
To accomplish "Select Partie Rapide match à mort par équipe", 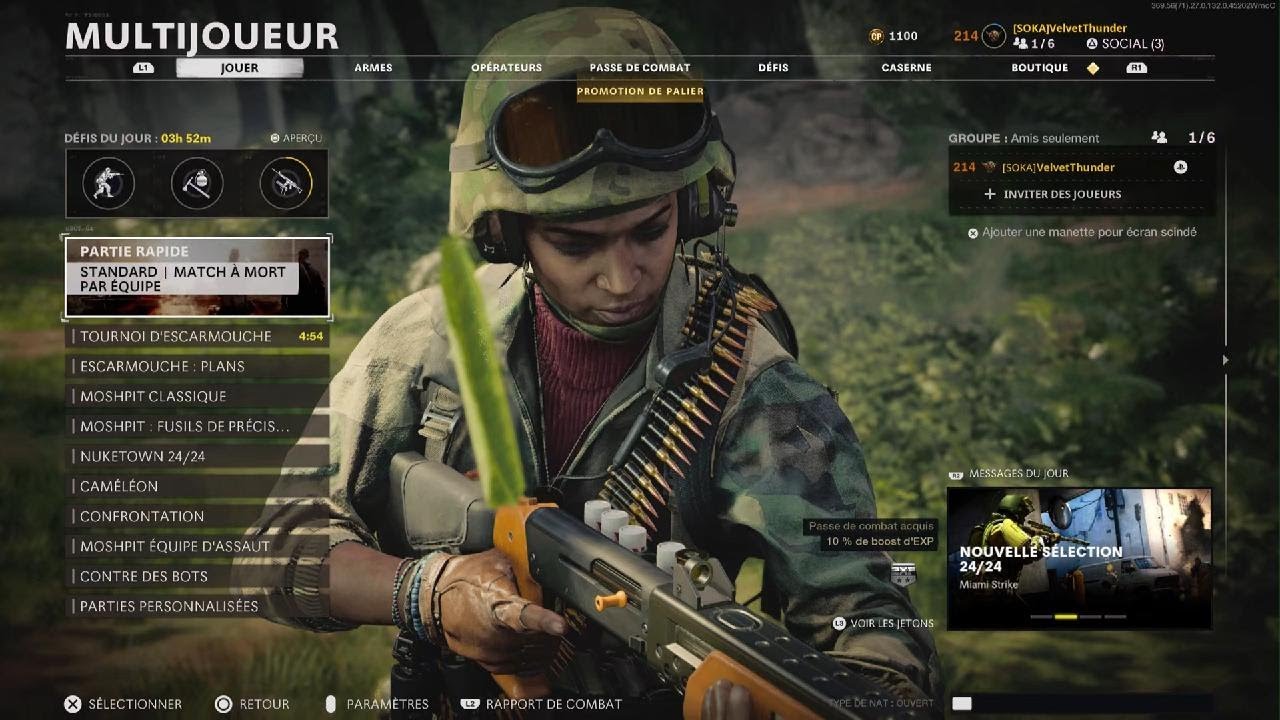I will coord(197,277).
